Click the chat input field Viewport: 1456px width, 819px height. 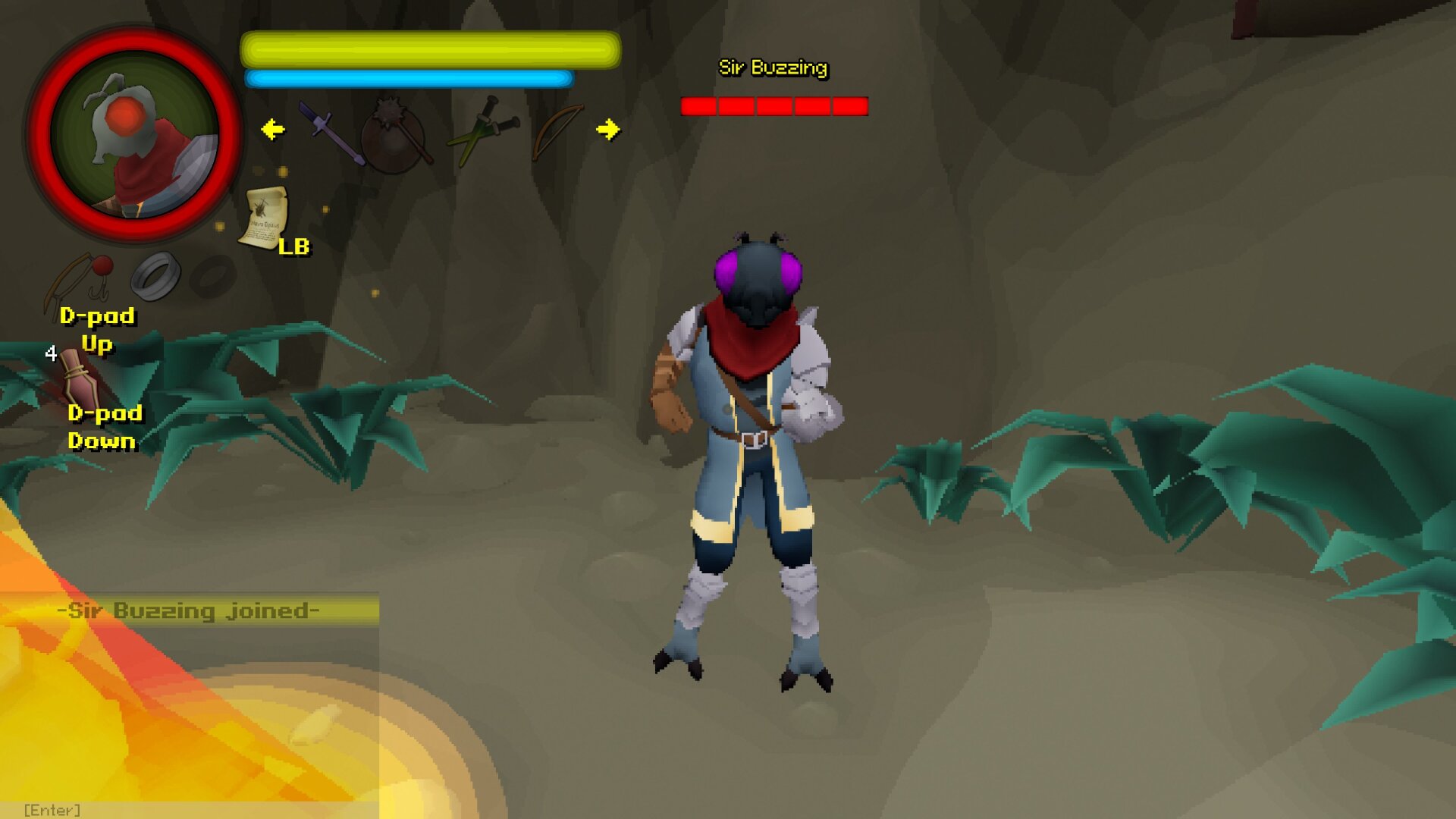(190, 810)
